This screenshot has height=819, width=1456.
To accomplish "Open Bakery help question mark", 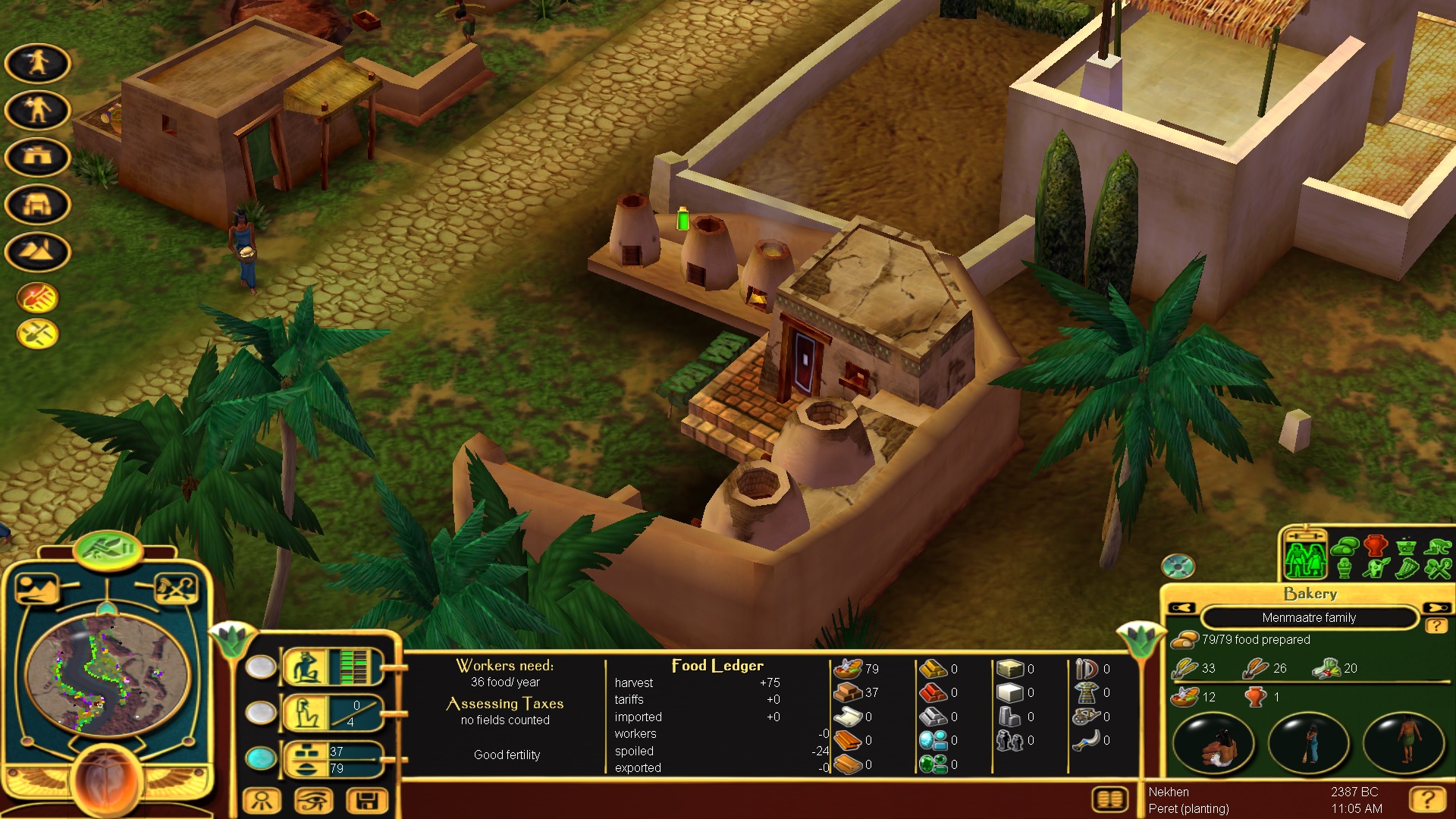I will click(x=1435, y=626).
